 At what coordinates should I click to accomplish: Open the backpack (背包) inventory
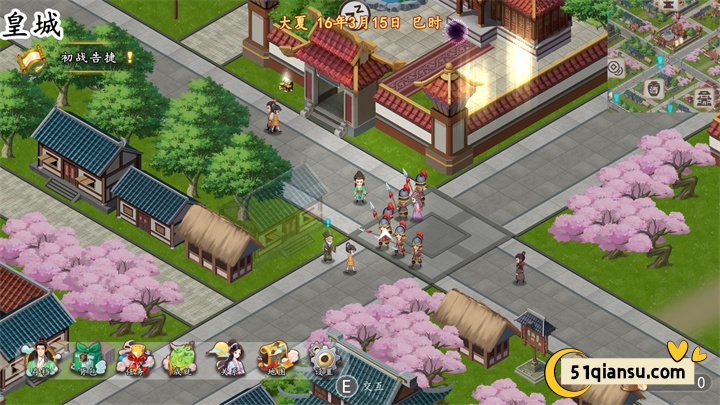click(88, 358)
